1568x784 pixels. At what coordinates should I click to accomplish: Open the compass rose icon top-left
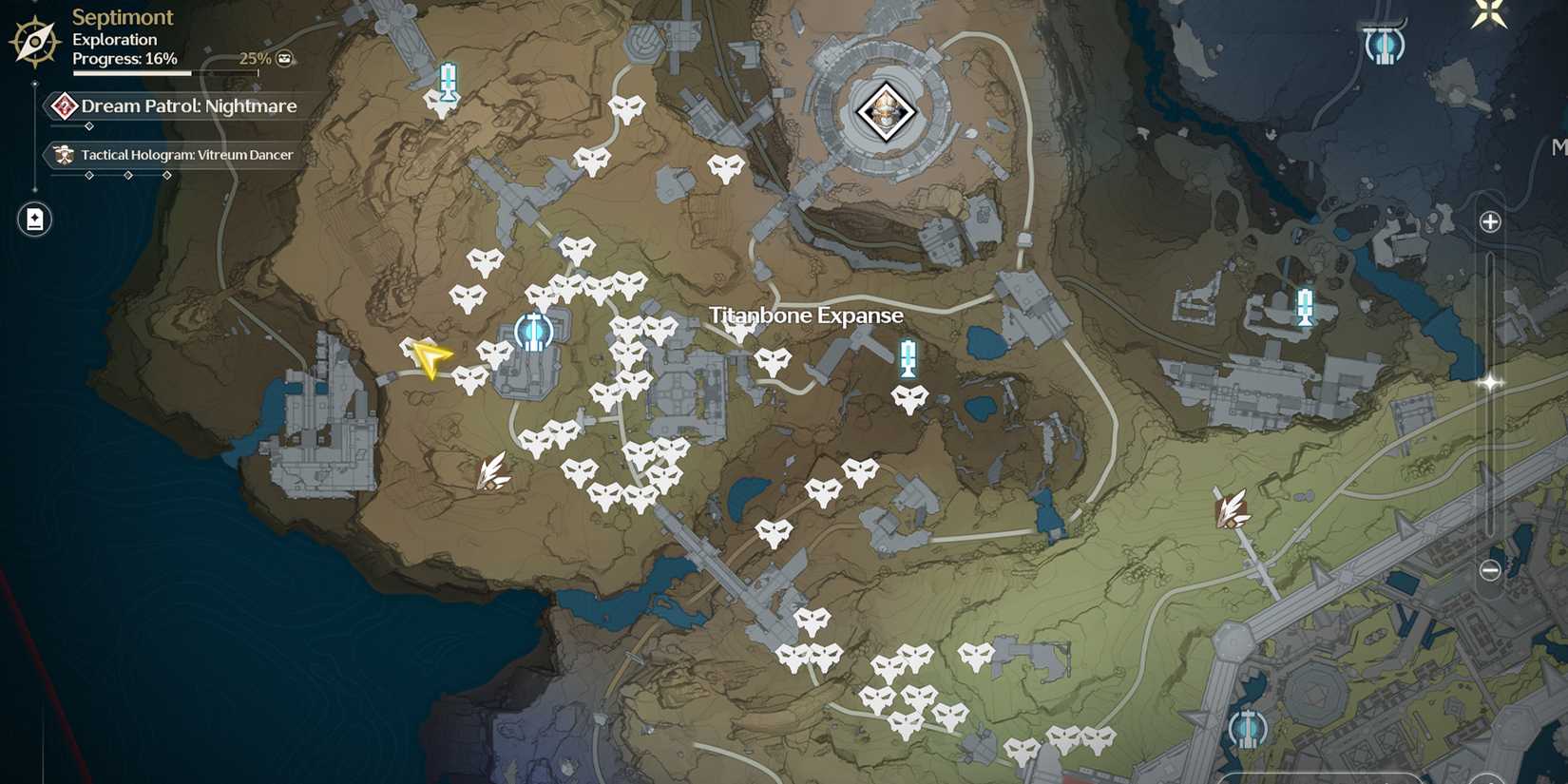33,40
